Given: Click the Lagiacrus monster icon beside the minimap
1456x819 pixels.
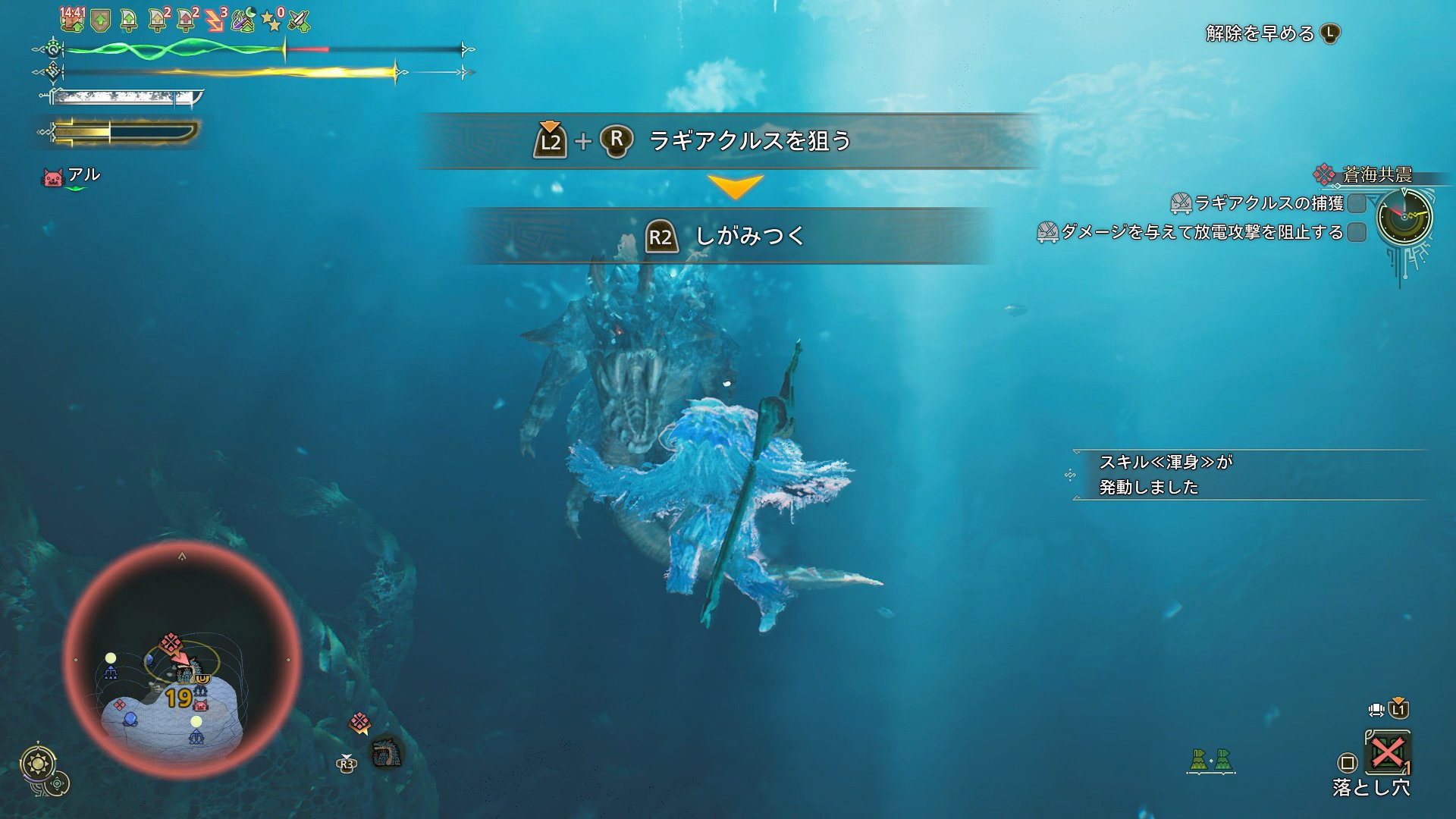Looking at the screenshot, I should (x=385, y=753).
